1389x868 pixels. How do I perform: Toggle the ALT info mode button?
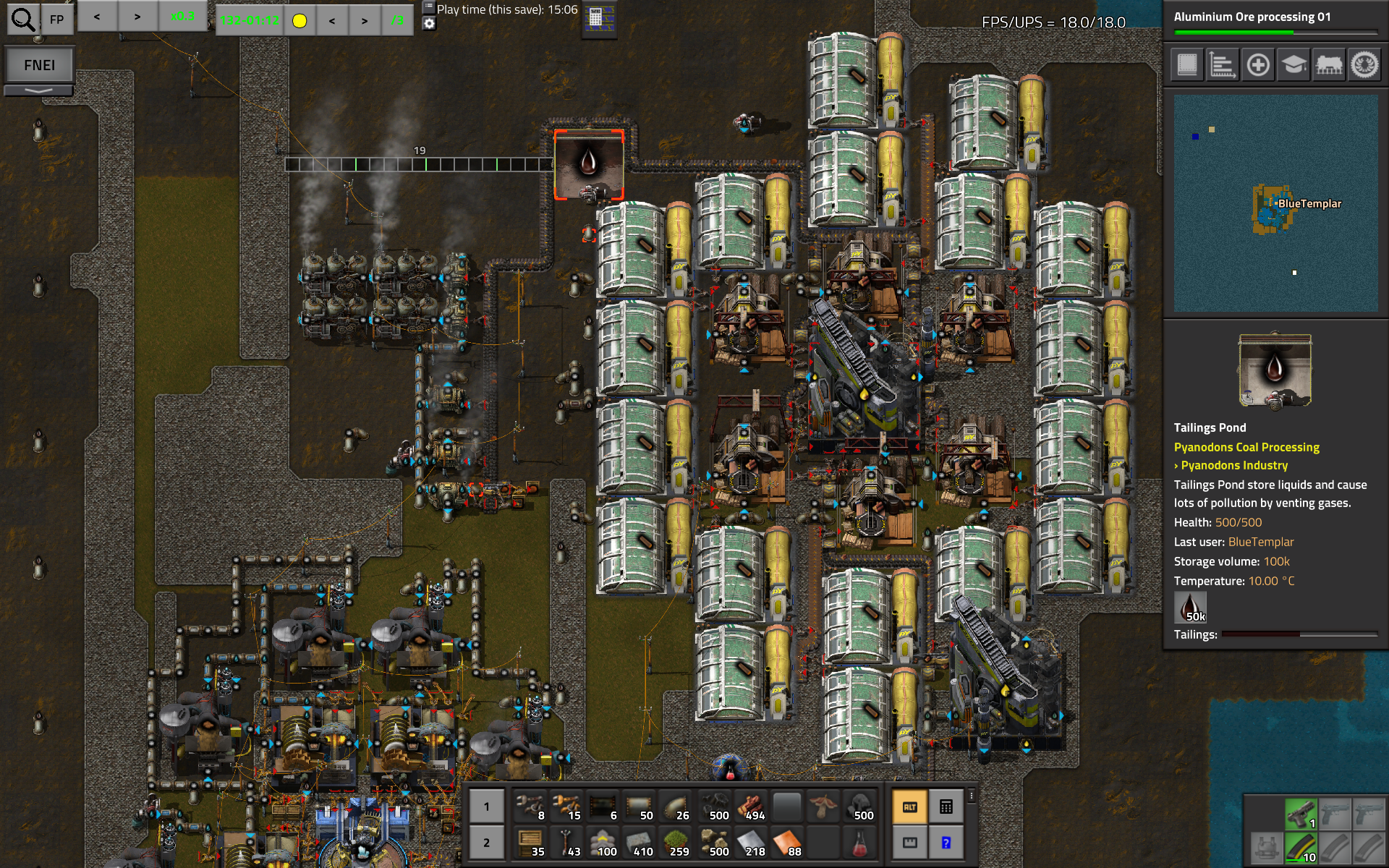pyautogui.click(x=910, y=807)
